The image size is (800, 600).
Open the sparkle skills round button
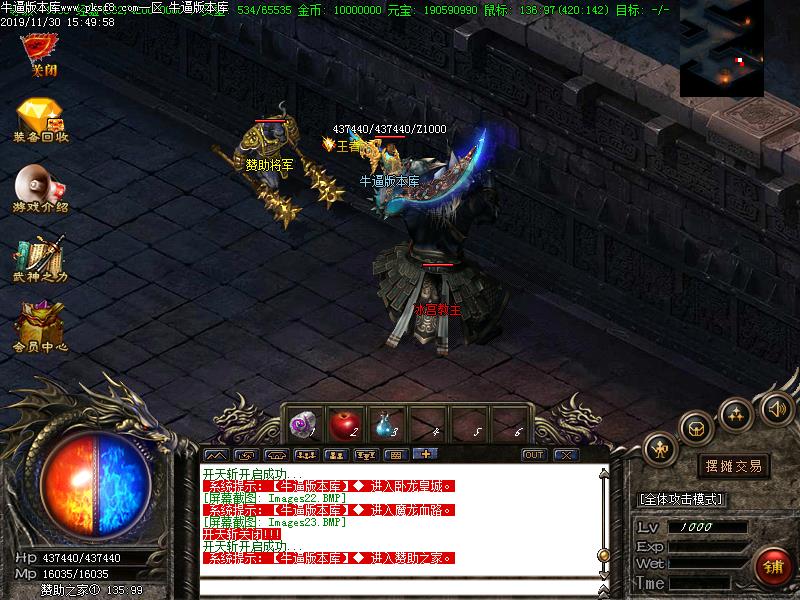(x=737, y=413)
